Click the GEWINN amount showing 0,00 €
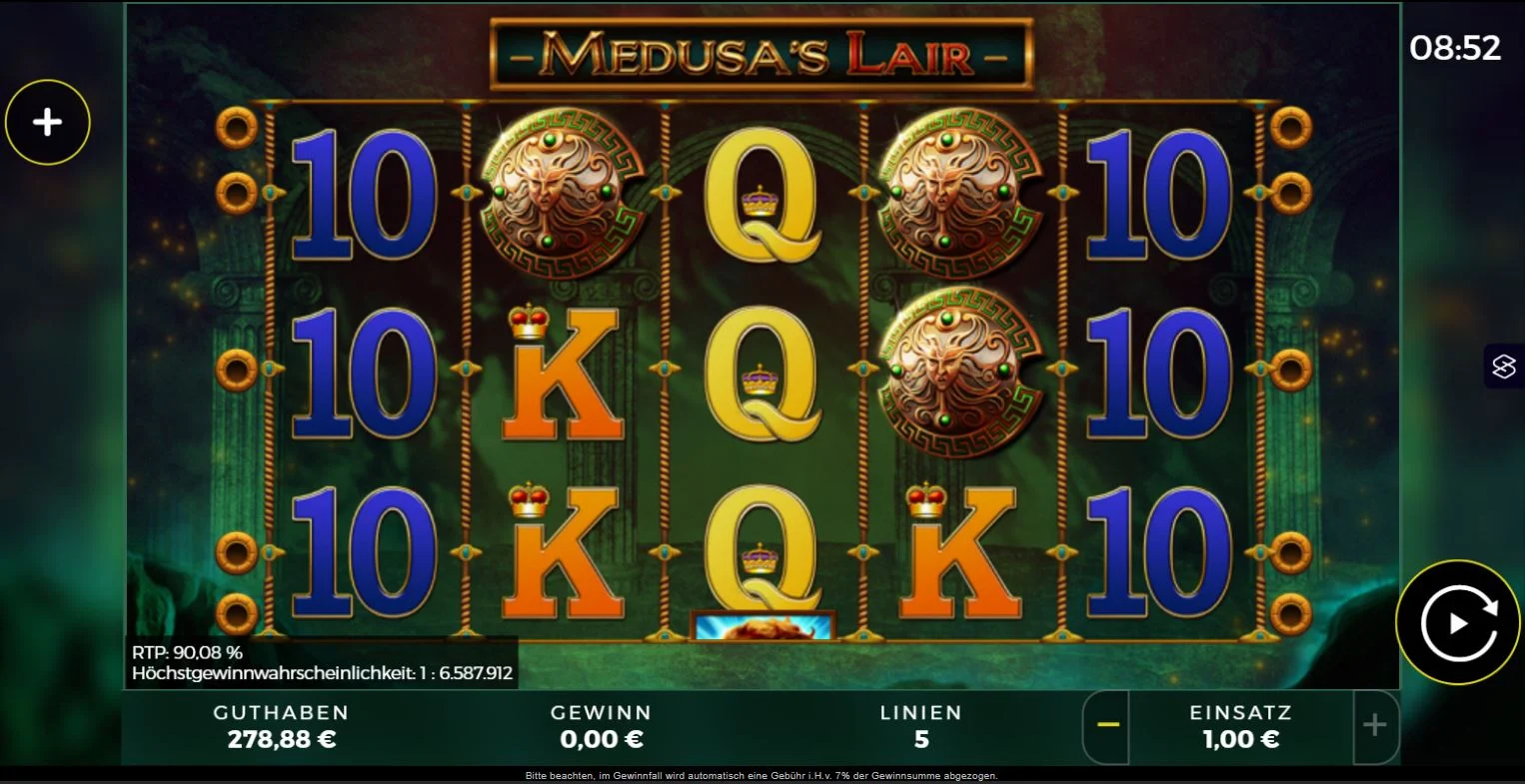Image resolution: width=1525 pixels, height=784 pixels. (603, 739)
